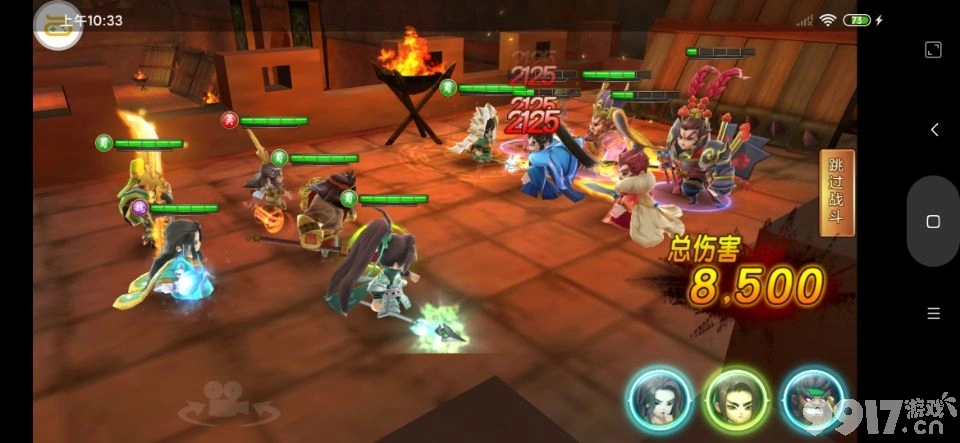Skip the battle with the 跳过战斗 button
The image size is (960, 443).
(836, 193)
